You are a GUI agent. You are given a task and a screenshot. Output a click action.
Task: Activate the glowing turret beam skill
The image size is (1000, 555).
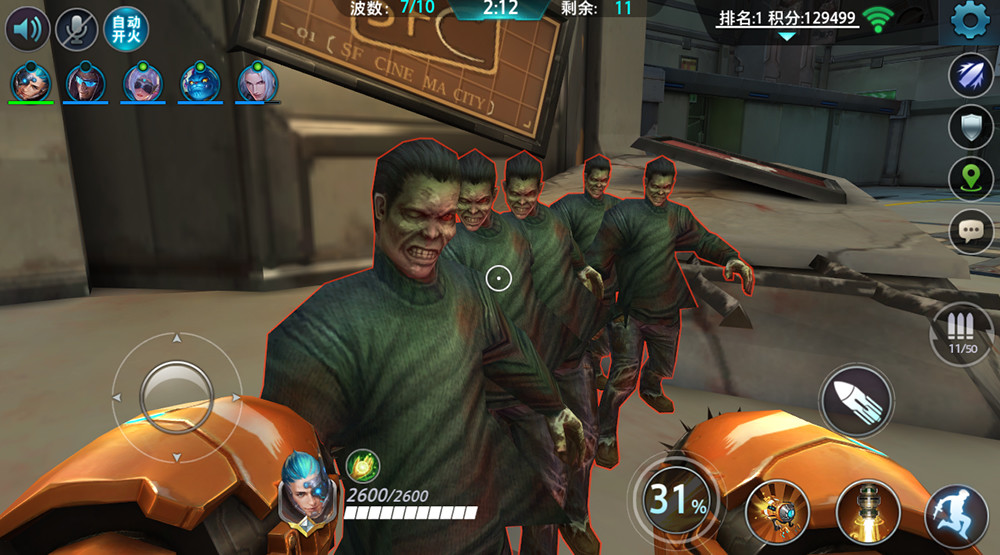867,512
